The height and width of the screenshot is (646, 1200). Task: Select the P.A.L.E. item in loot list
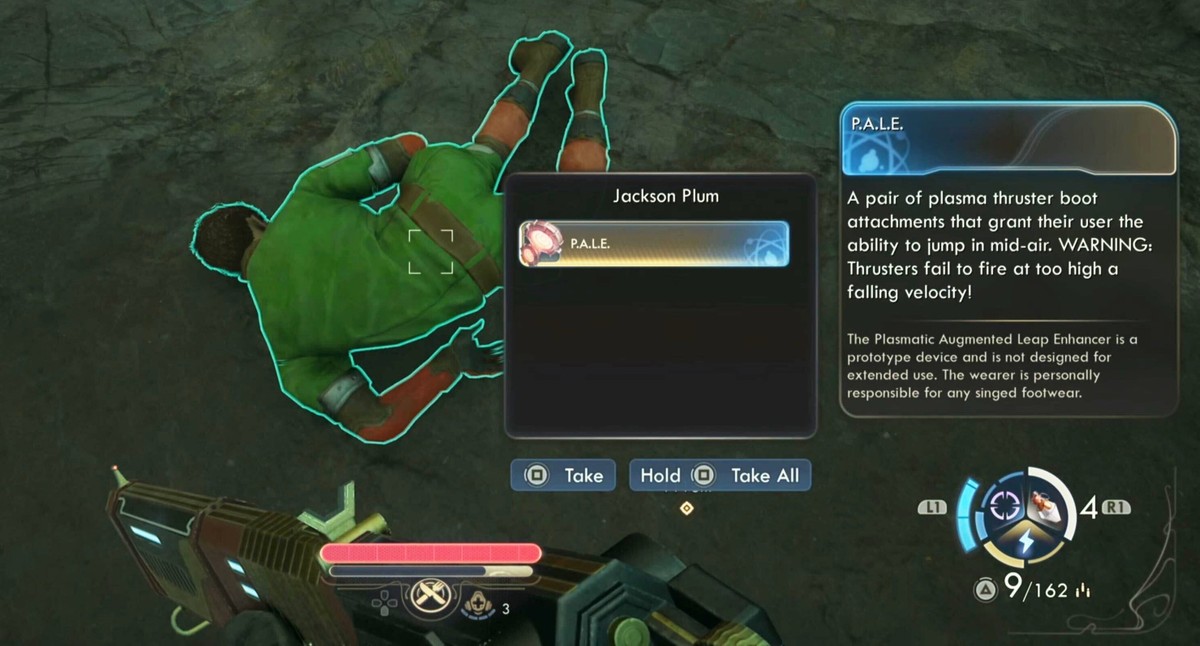click(654, 244)
